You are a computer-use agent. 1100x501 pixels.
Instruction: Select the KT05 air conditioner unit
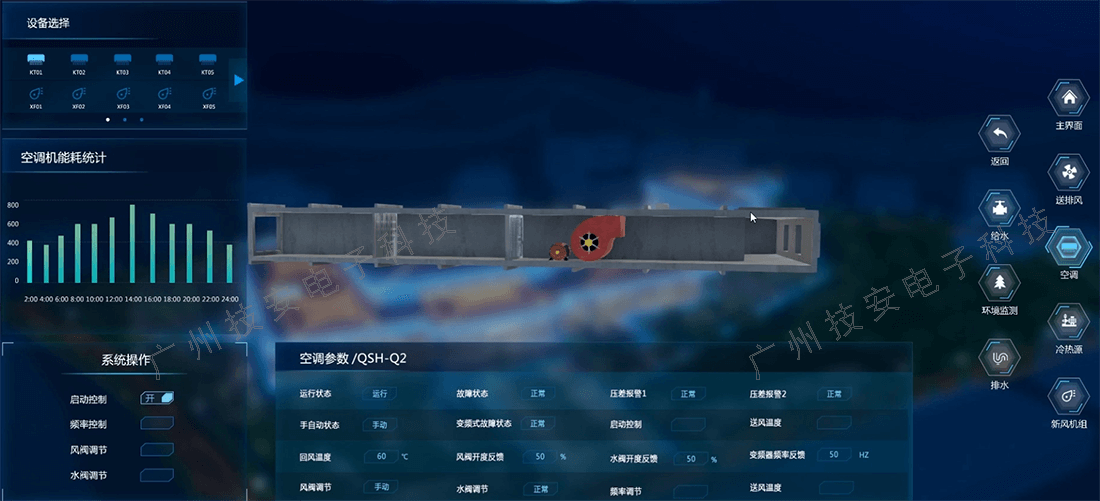[x=208, y=62]
